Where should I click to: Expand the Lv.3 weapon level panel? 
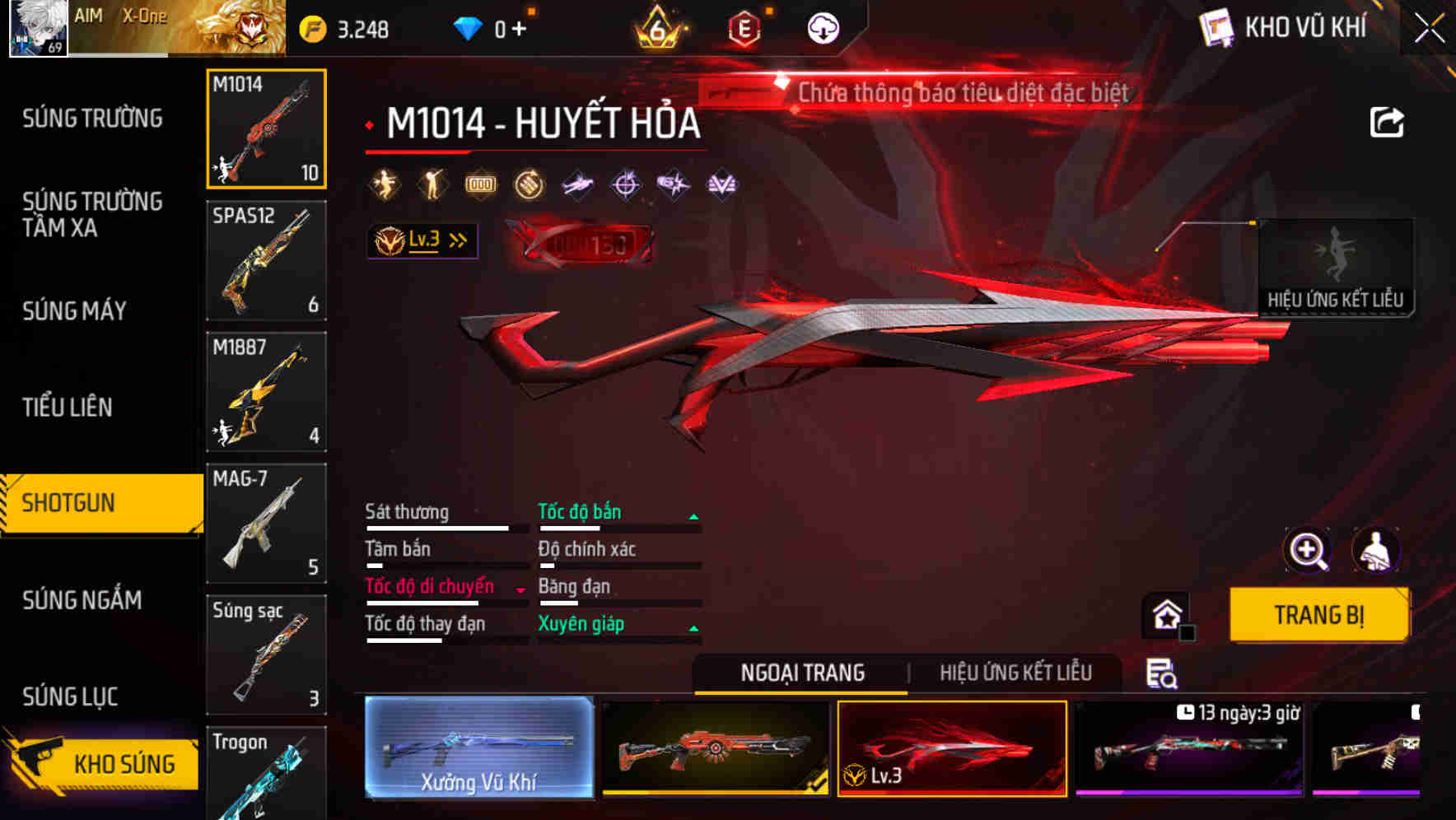422,240
